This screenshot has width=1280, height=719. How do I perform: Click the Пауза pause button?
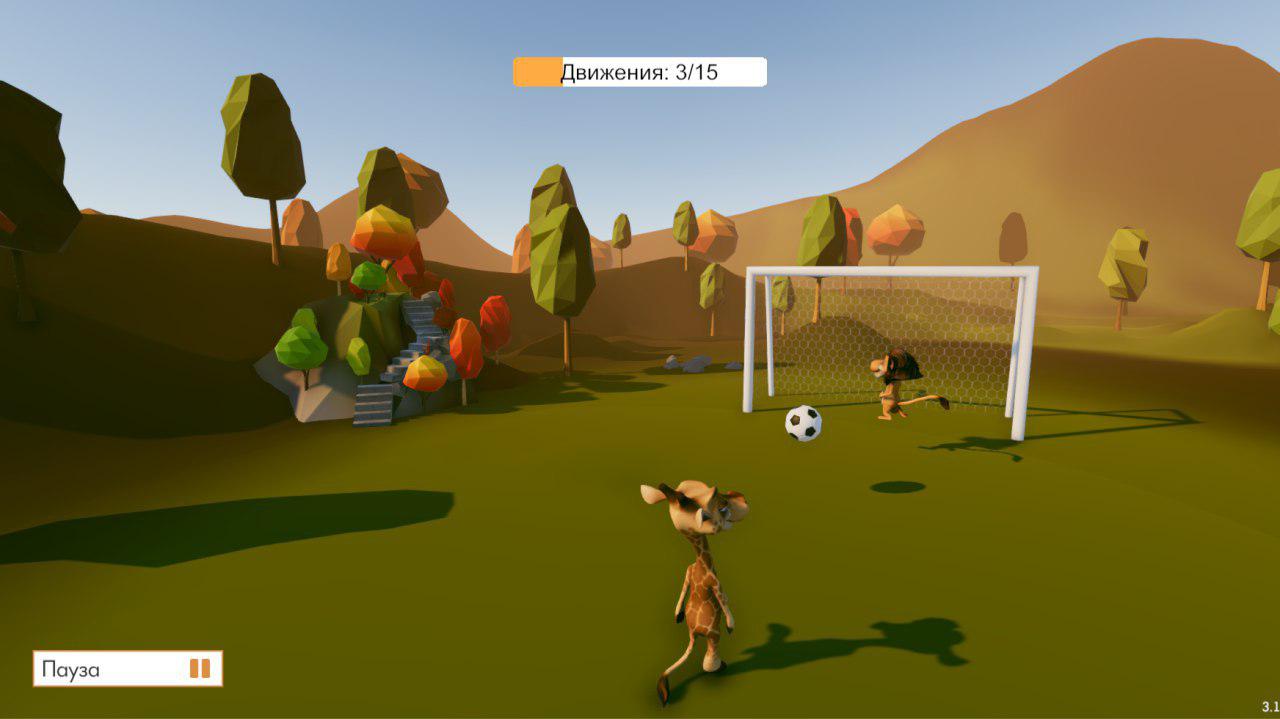click(127, 669)
